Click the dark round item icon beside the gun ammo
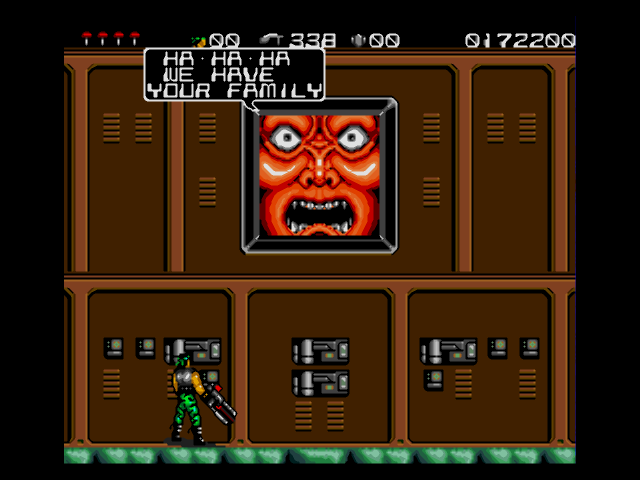This screenshot has width=640, height=480. [x=359, y=40]
